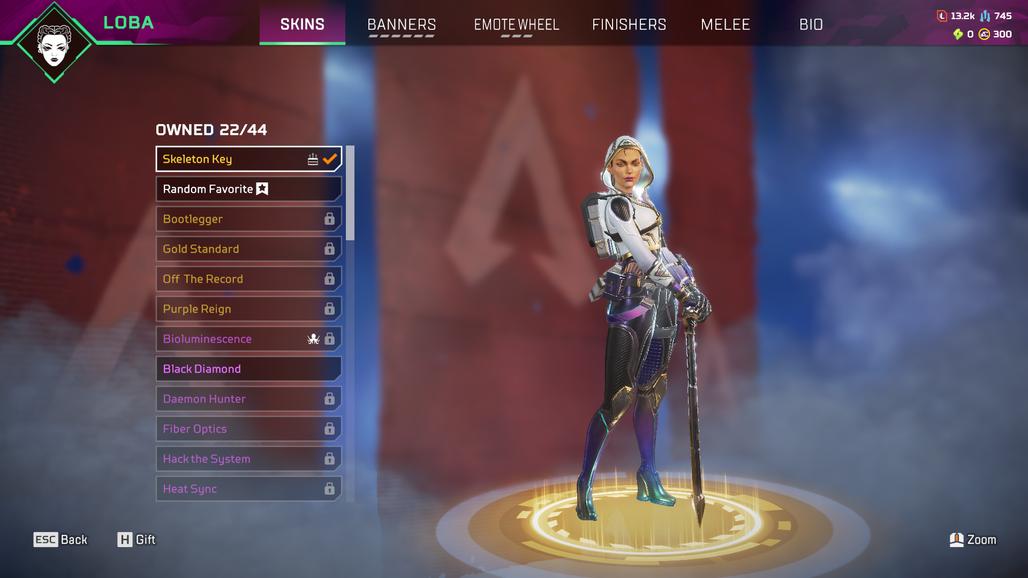Switch to the Emote Wheel tab
Screen dimensions: 1028x578
click(516, 24)
